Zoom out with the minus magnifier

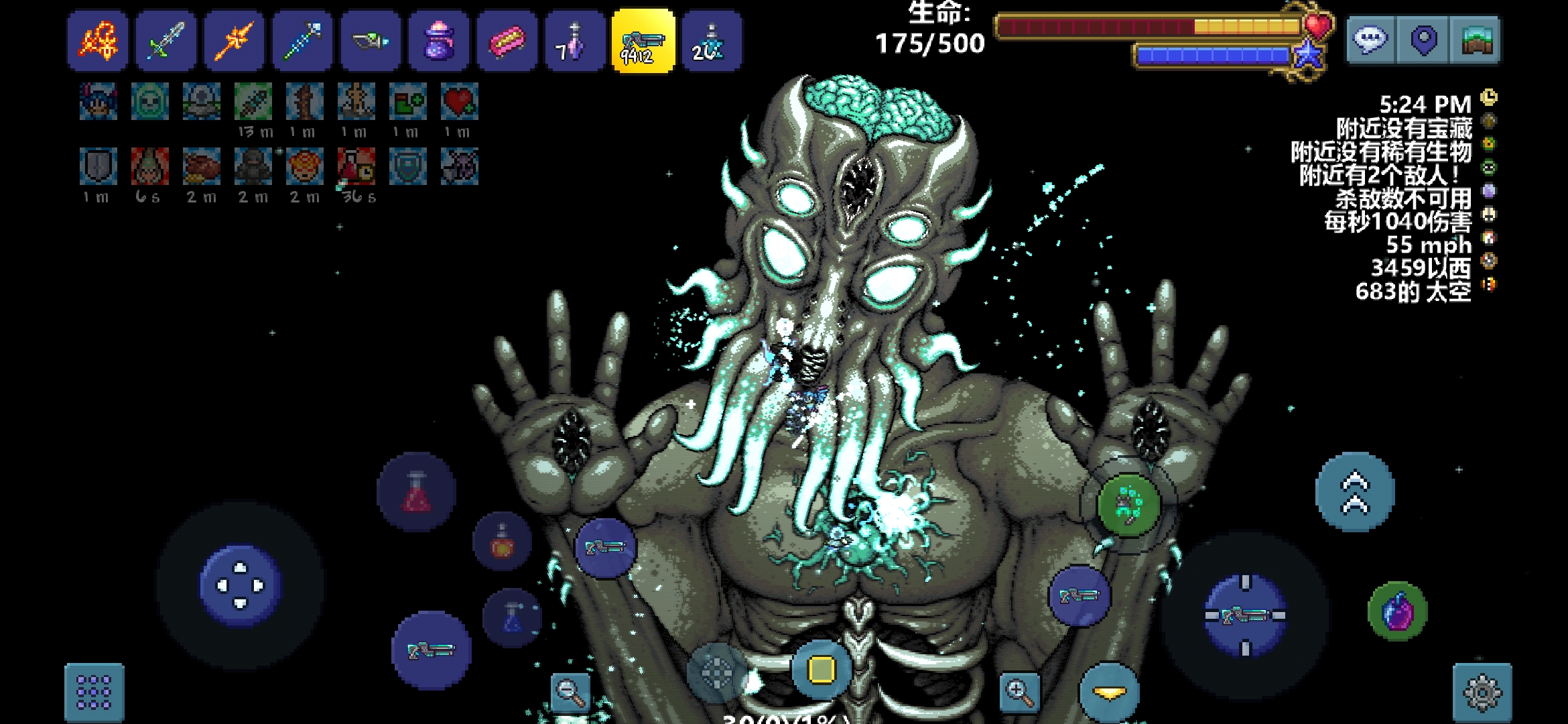coord(570,692)
